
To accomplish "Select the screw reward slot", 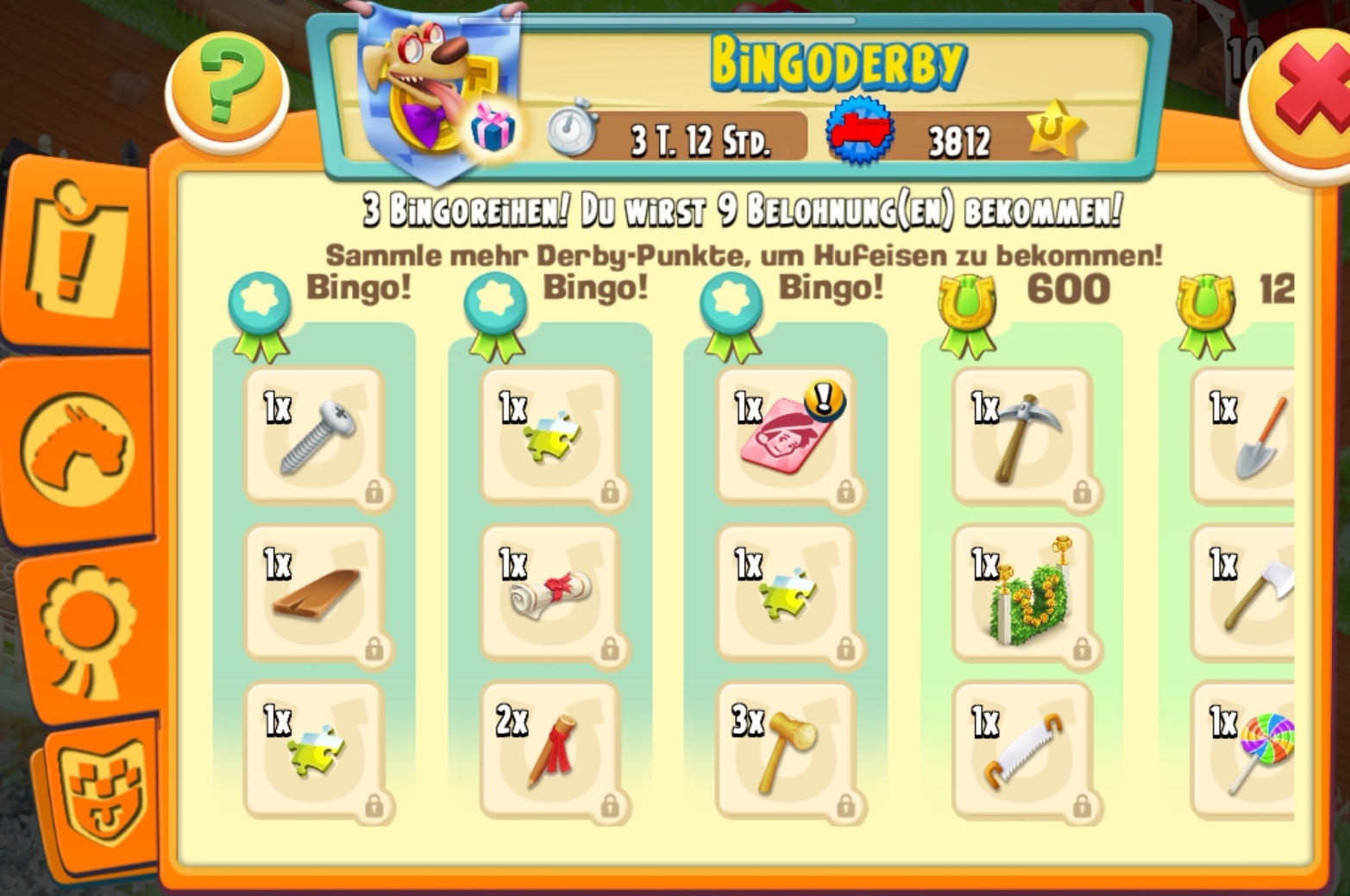I will click(x=315, y=436).
